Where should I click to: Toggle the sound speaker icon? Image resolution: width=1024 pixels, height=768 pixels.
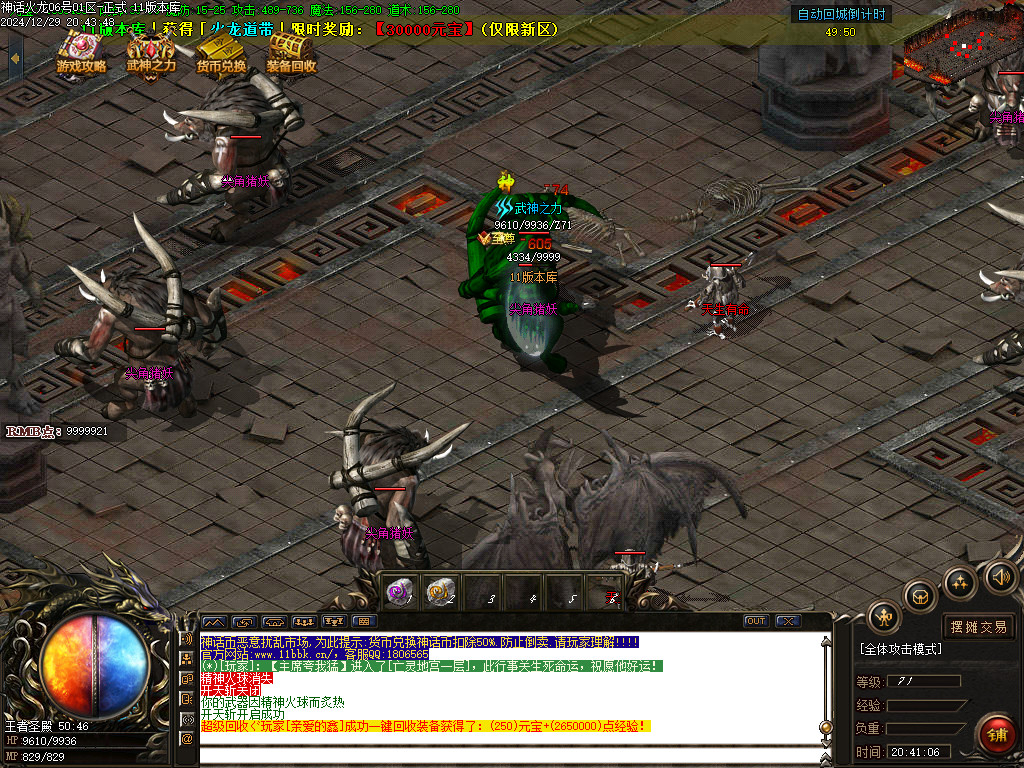point(1000,577)
